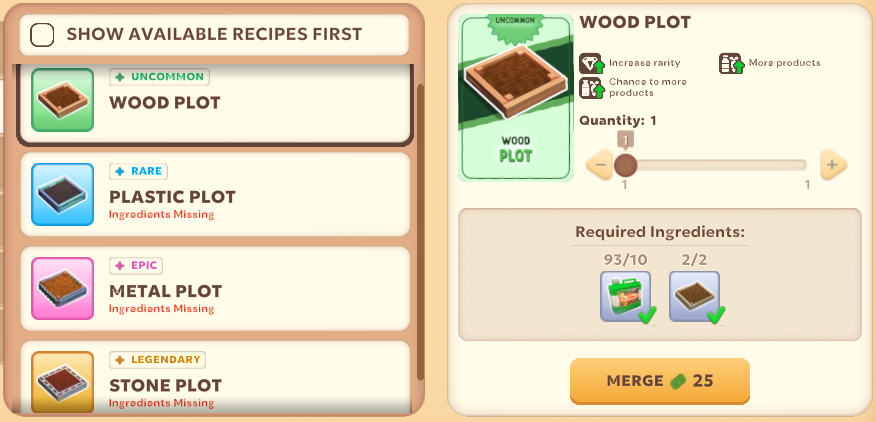Increase quantity with the plus arrow

832,165
